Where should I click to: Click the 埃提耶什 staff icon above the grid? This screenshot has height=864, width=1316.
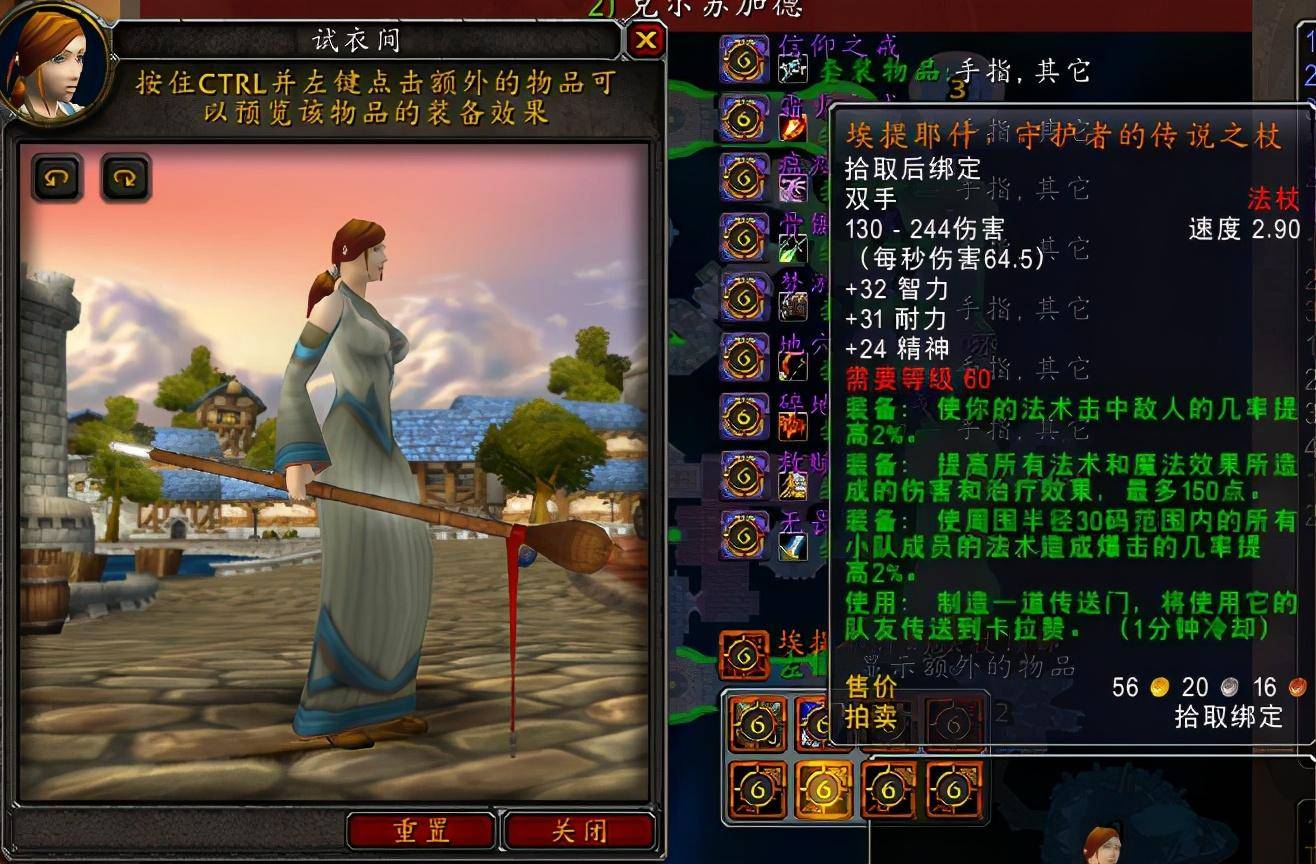click(x=742, y=654)
